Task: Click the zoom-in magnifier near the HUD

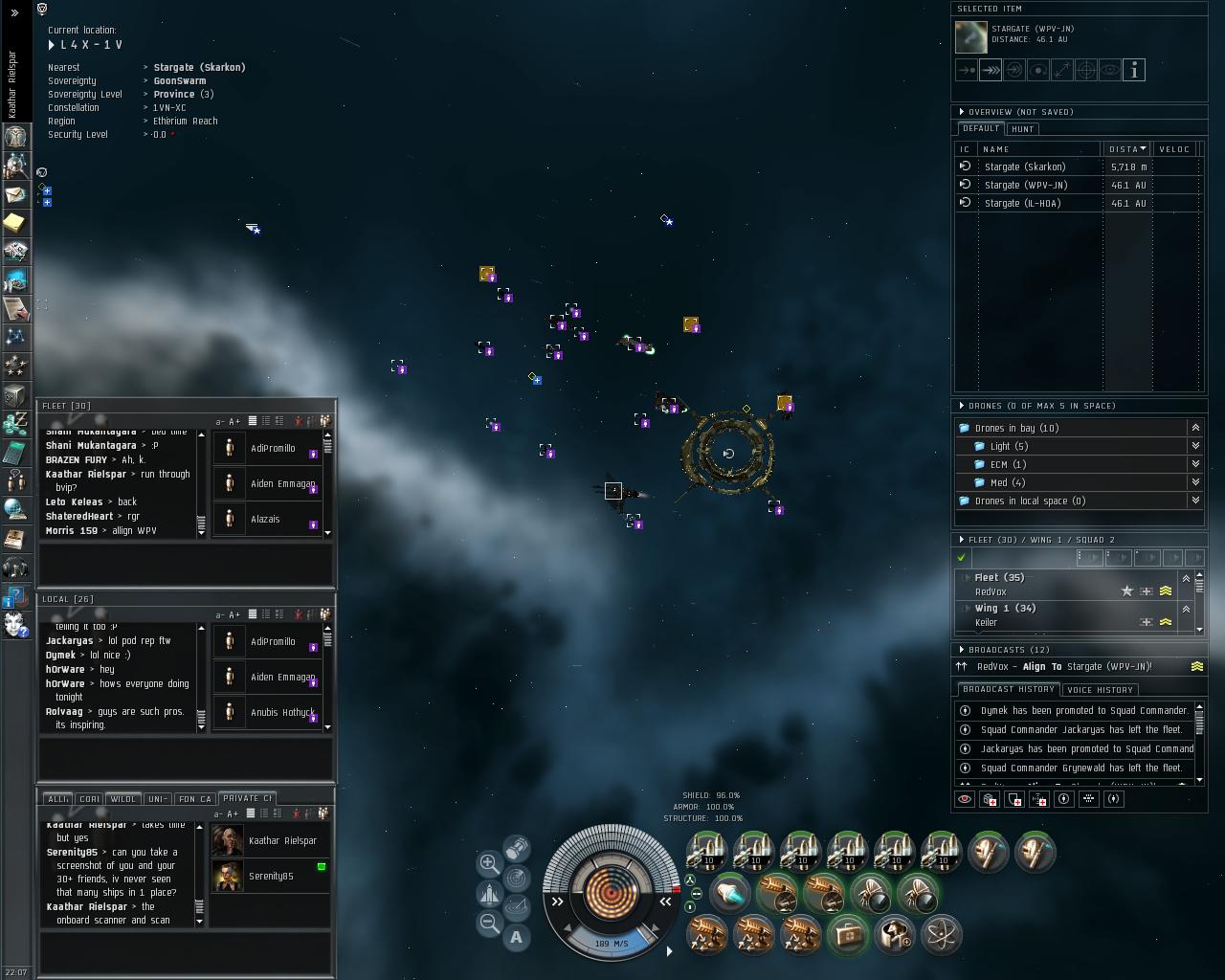Action: point(489,862)
